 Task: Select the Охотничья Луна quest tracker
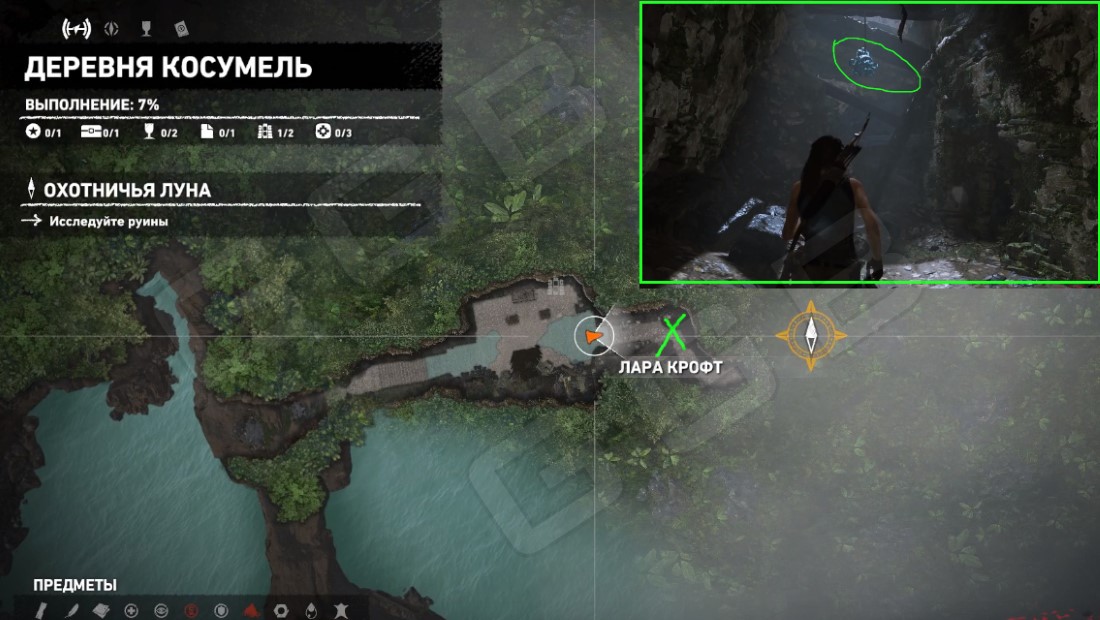(x=126, y=190)
